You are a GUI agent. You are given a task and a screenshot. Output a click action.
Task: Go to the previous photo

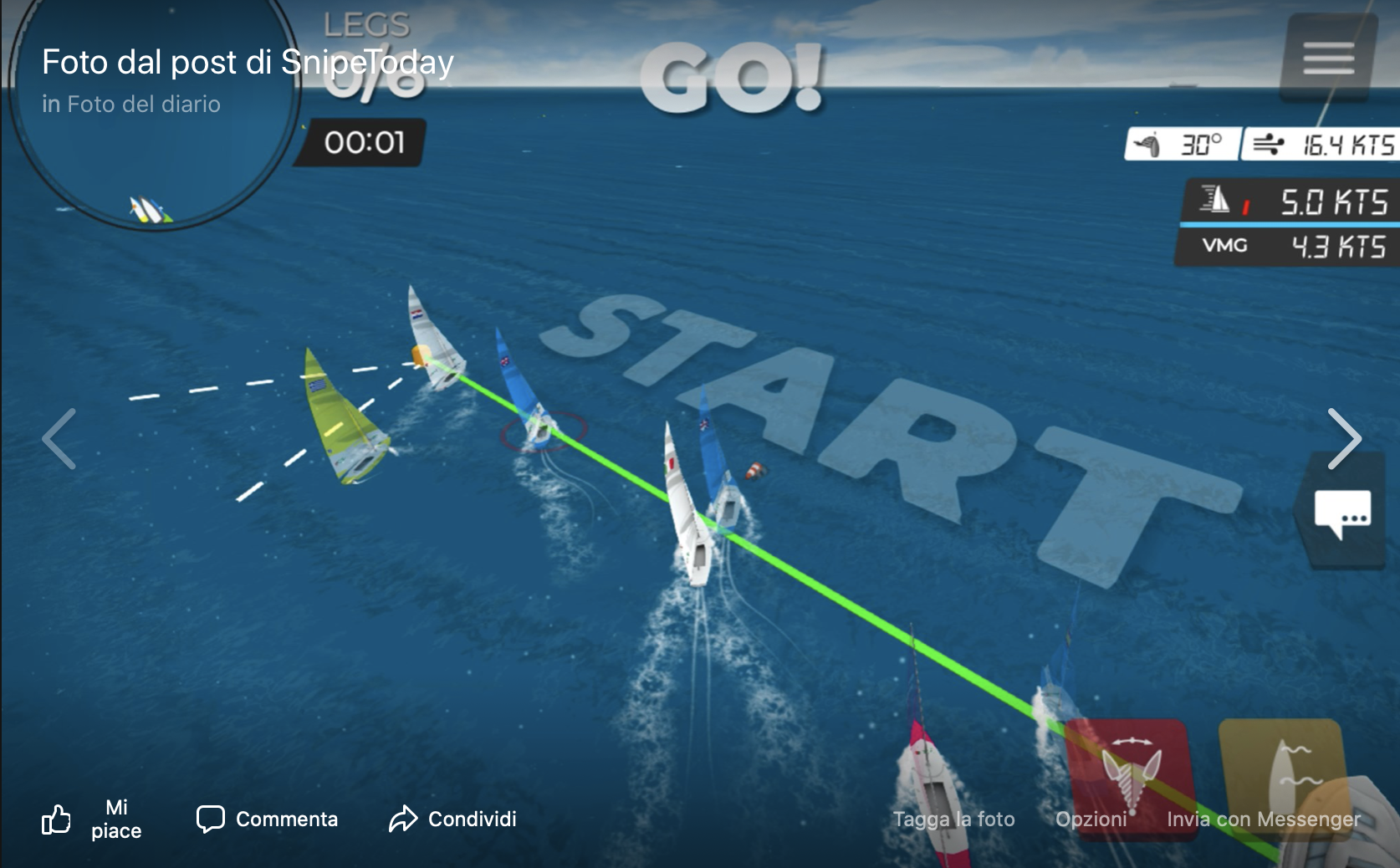pyautogui.click(x=59, y=439)
